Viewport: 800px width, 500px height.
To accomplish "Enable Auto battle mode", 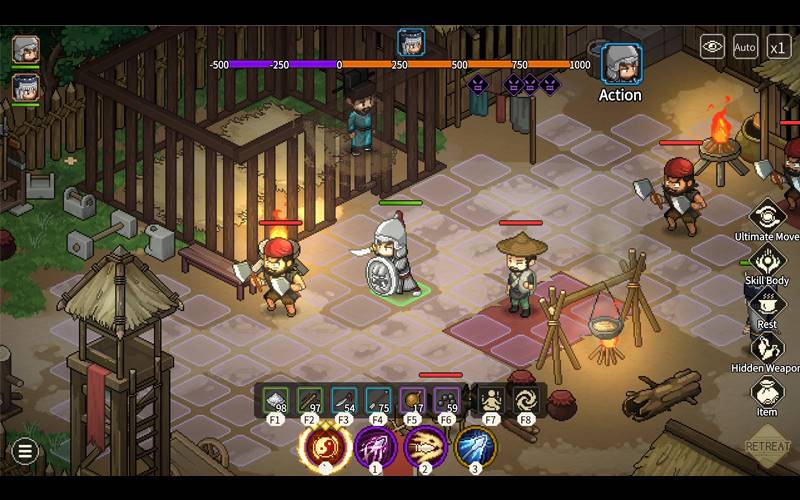I will point(745,45).
